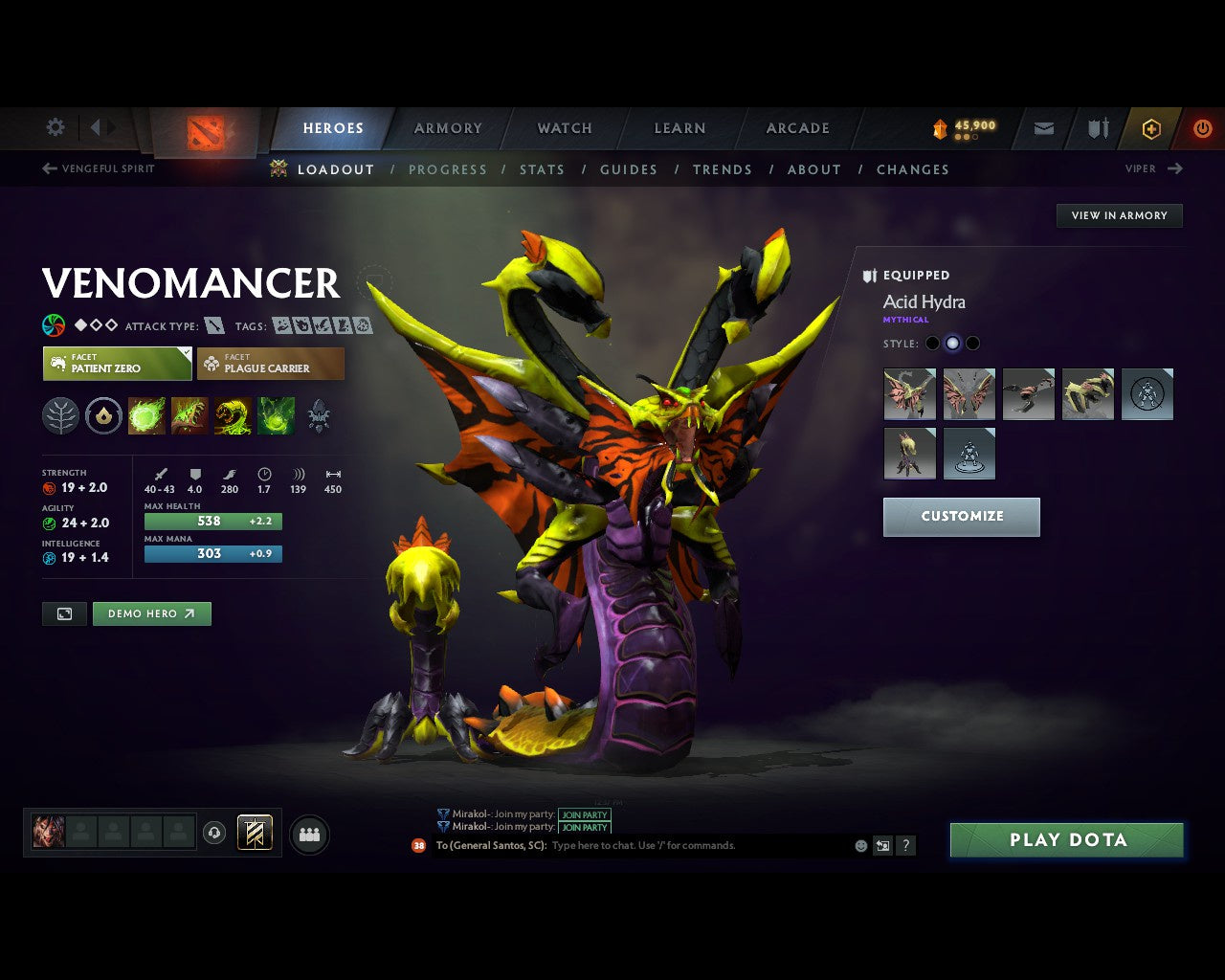The width and height of the screenshot is (1225, 980).
Task: Select Venomancer's Venomous Gale ability icon
Action: click(x=147, y=415)
